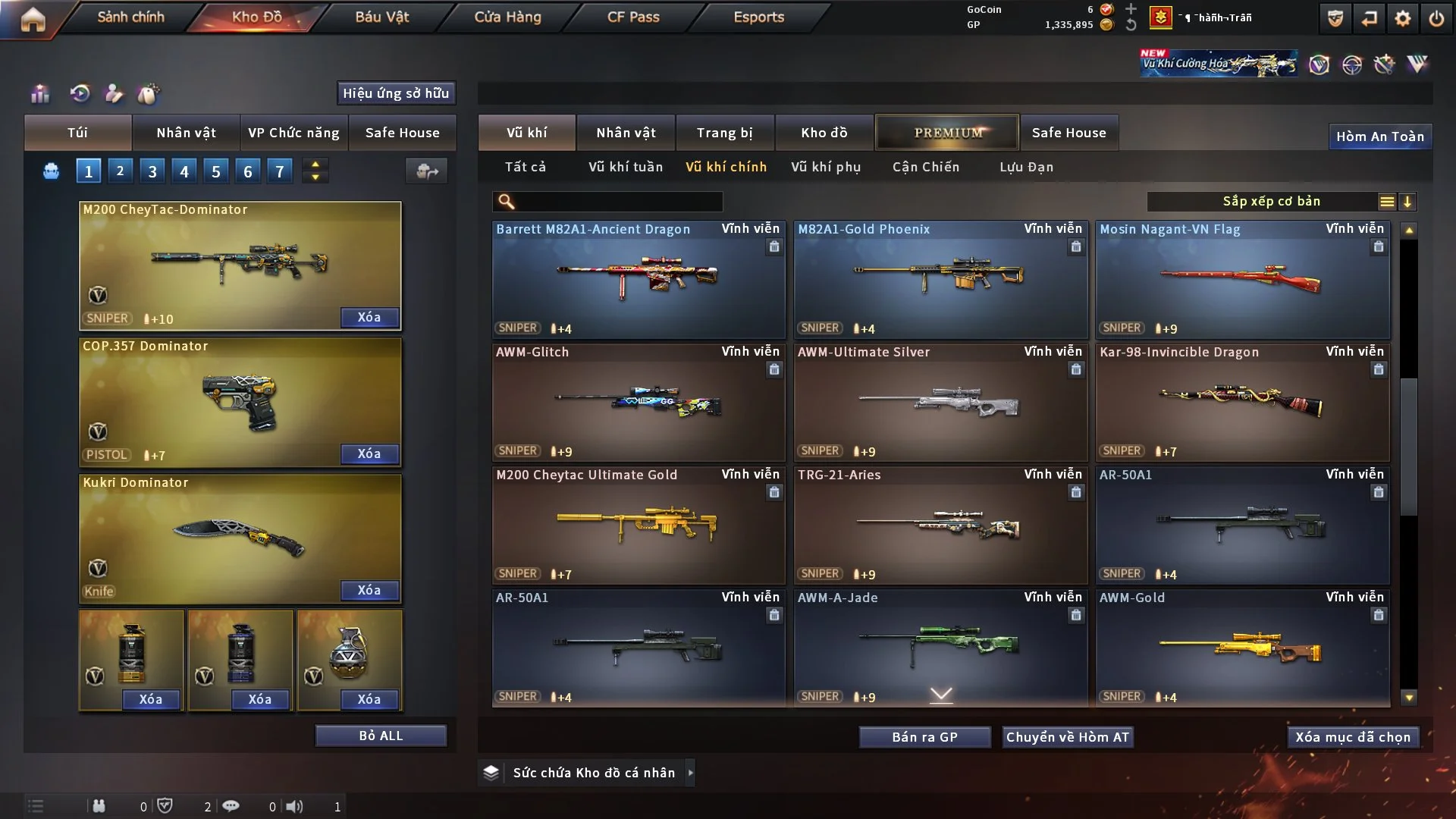The height and width of the screenshot is (819, 1456).
Task: Open the CF Pass menu
Action: click(x=633, y=17)
